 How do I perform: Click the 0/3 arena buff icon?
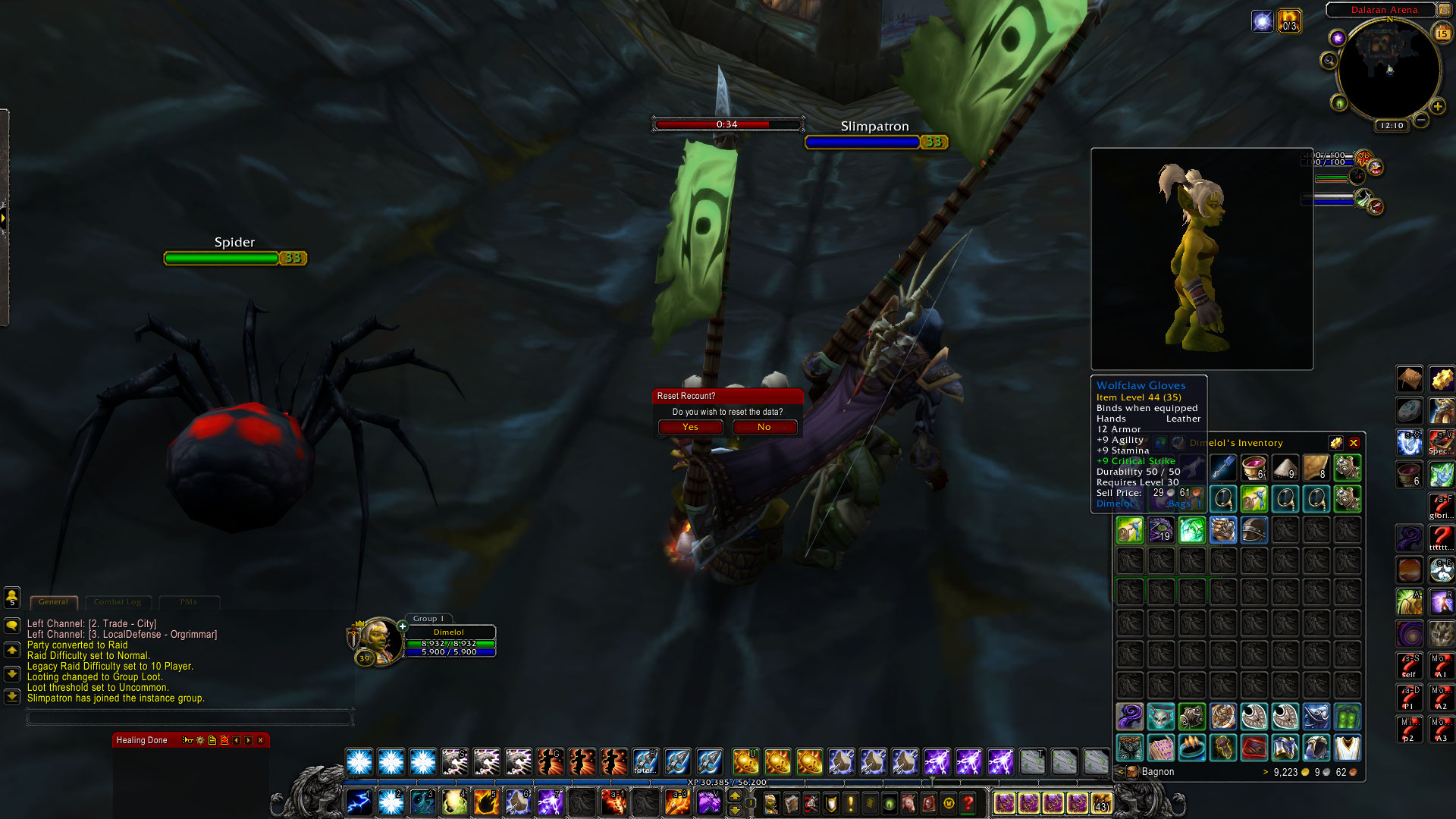1289,20
